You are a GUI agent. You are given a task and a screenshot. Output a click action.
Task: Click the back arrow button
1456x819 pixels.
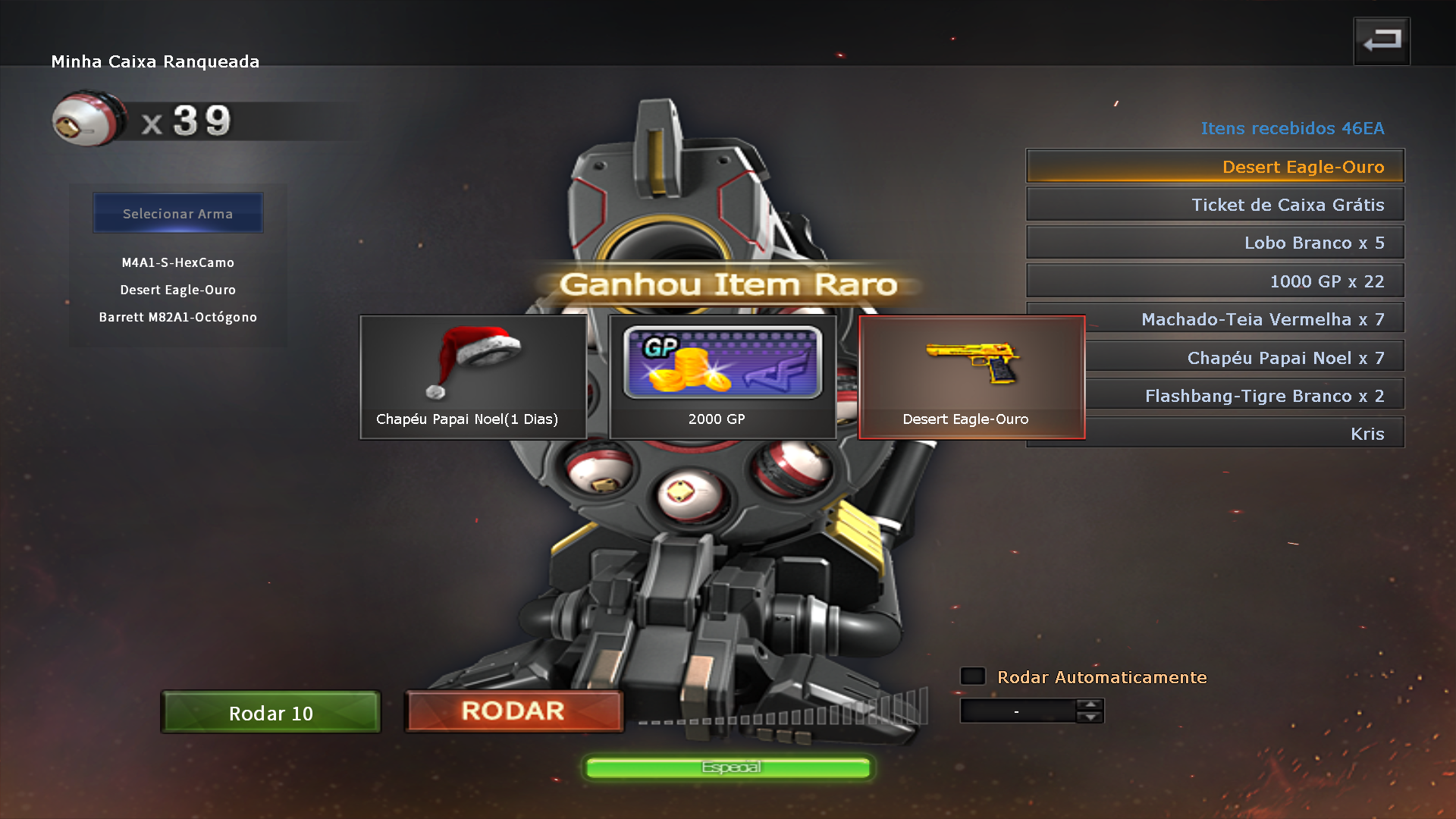pyautogui.click(x=1381, y=41)
